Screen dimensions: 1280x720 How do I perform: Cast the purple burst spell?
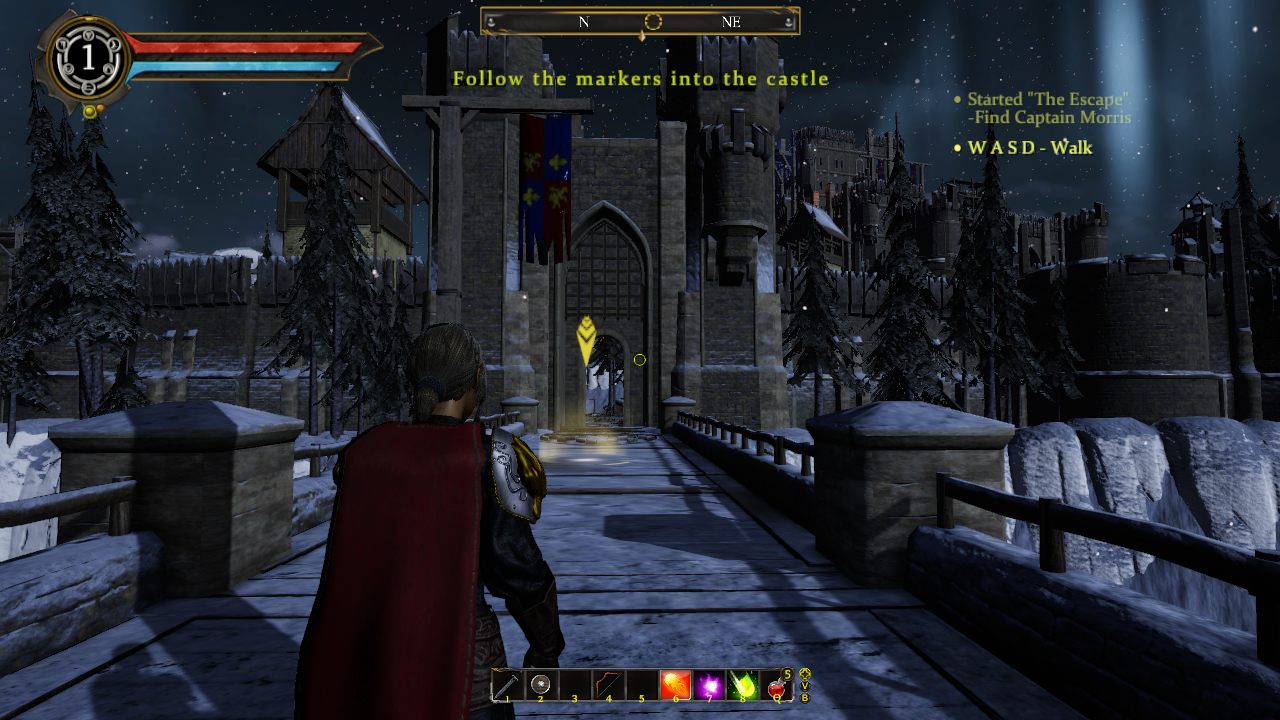(709, 685)
